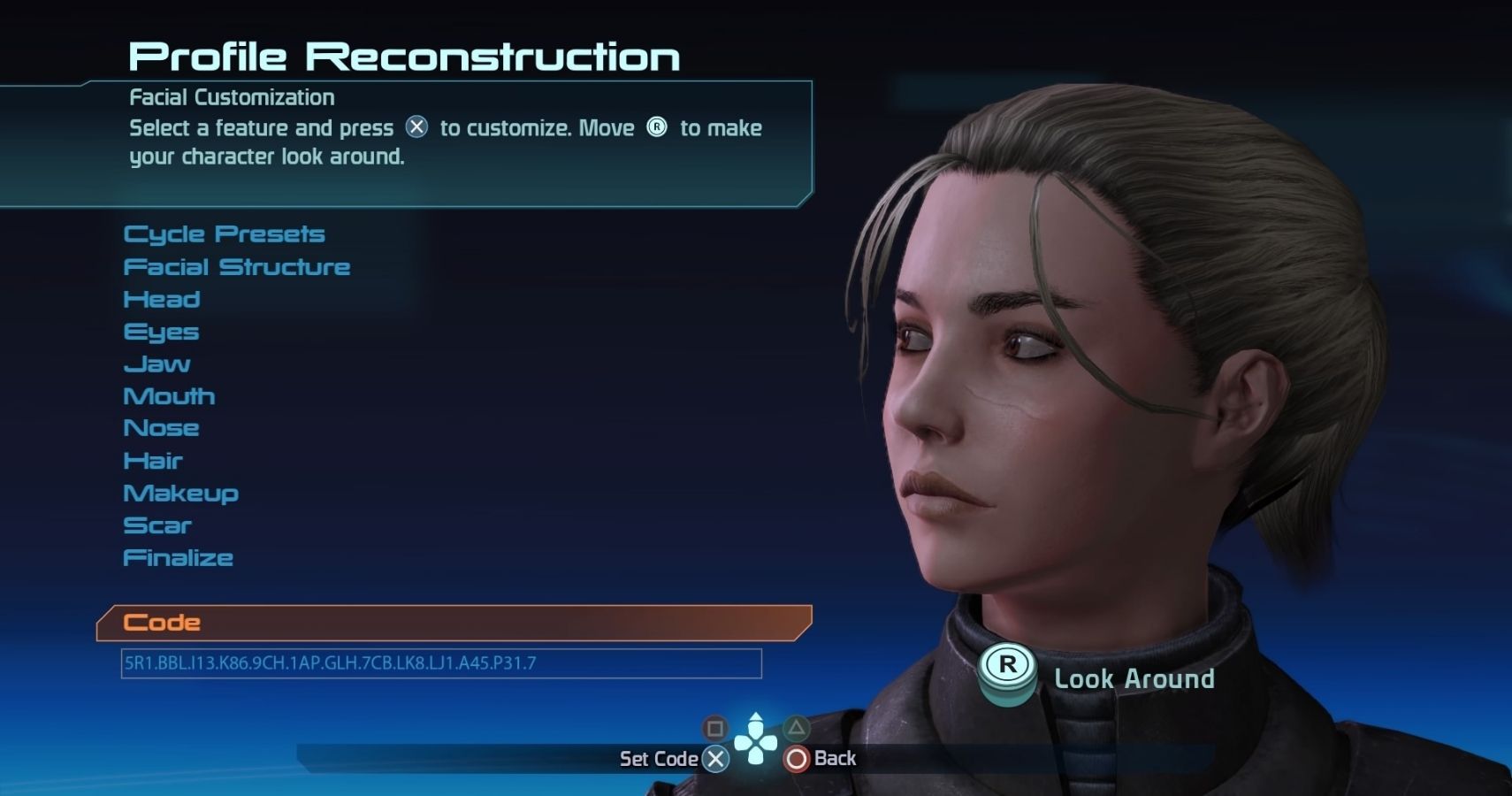Open the Eyes customization
This screenshot has width=1512, height=796.
coord(161,332)
